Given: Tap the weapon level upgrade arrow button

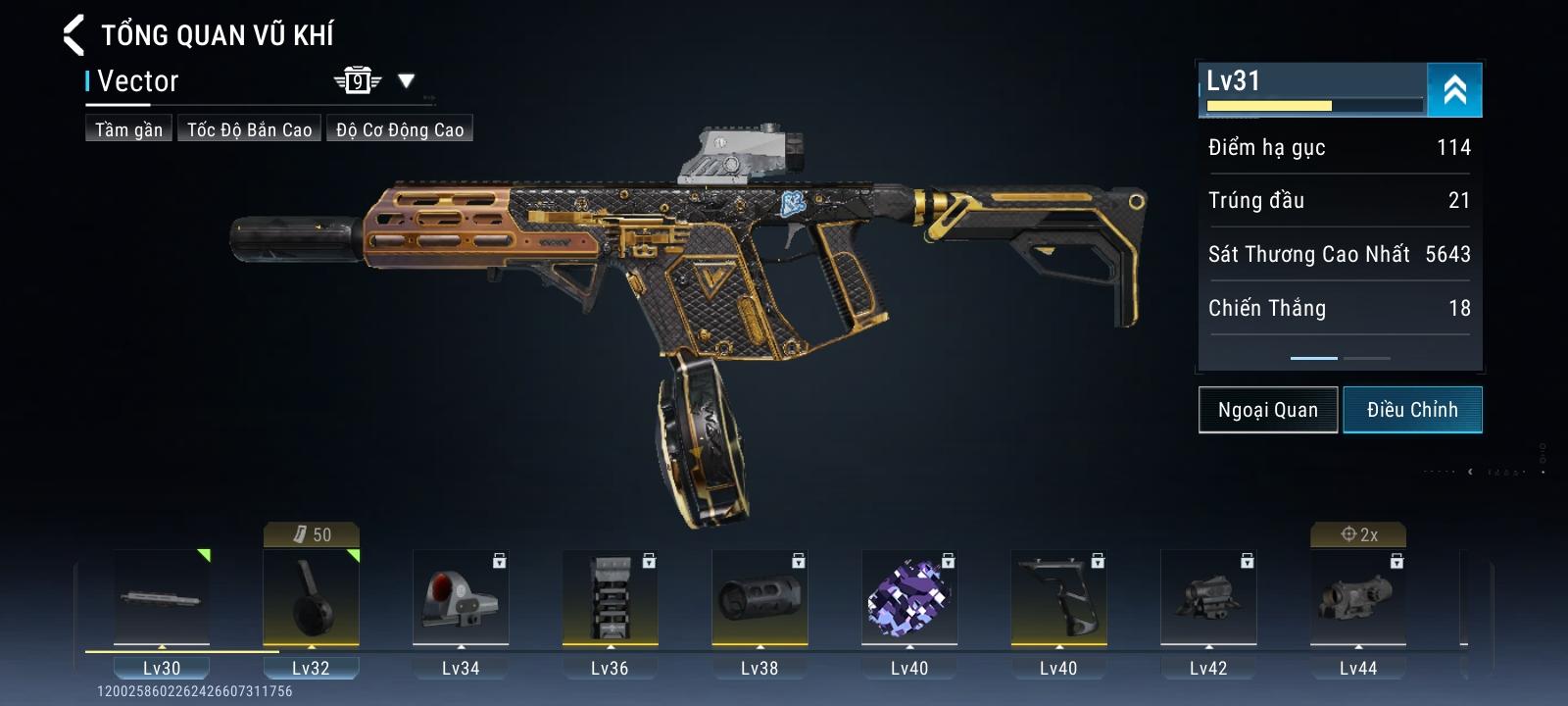Looking at the screenshot, I should [1454, 90].
